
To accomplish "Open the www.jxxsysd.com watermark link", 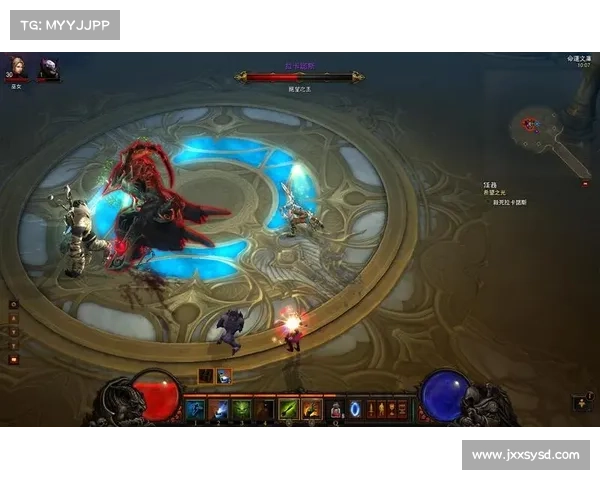I will 524,455.
